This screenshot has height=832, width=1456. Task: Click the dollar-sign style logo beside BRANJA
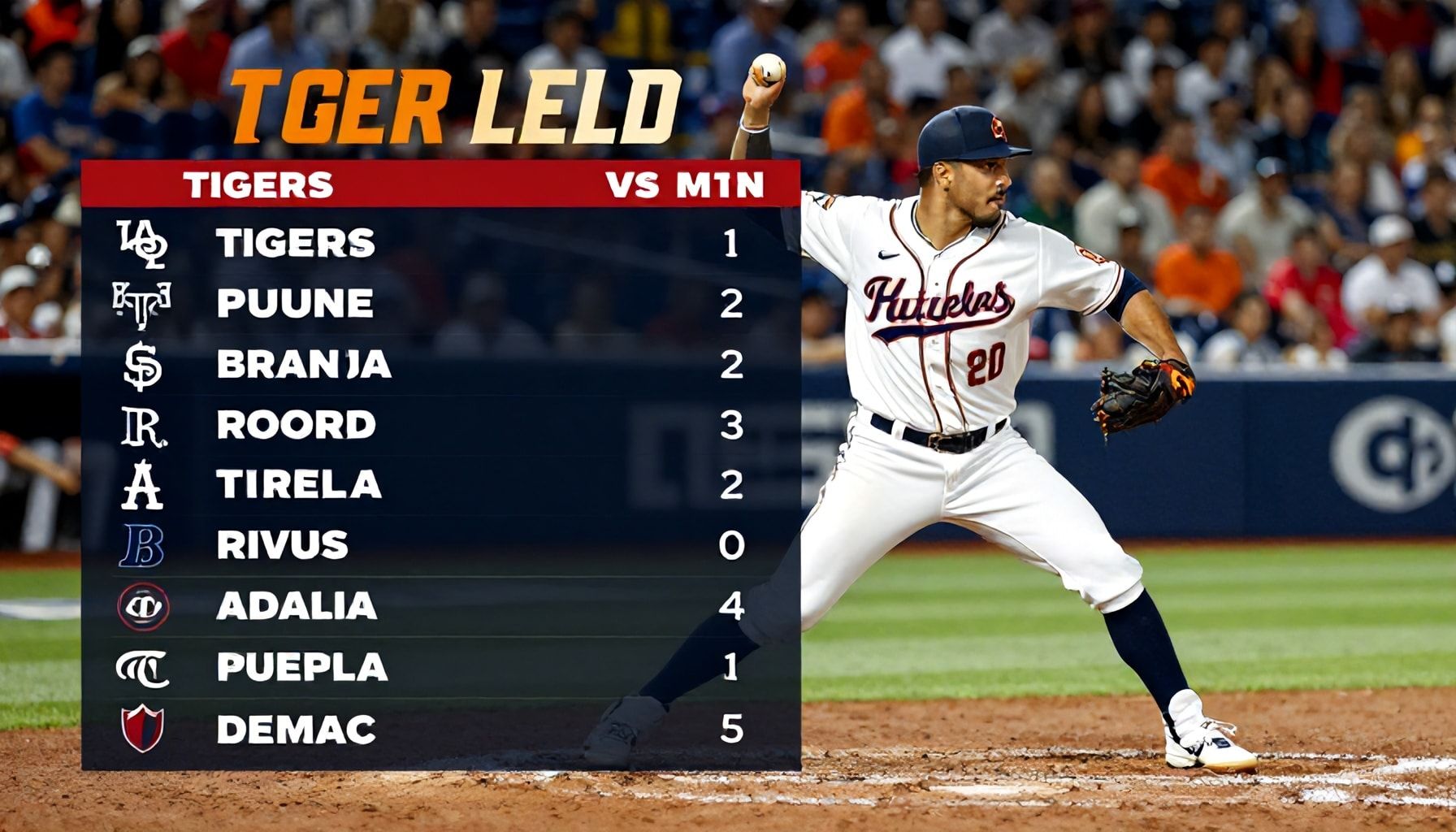[x=143, y=365]
